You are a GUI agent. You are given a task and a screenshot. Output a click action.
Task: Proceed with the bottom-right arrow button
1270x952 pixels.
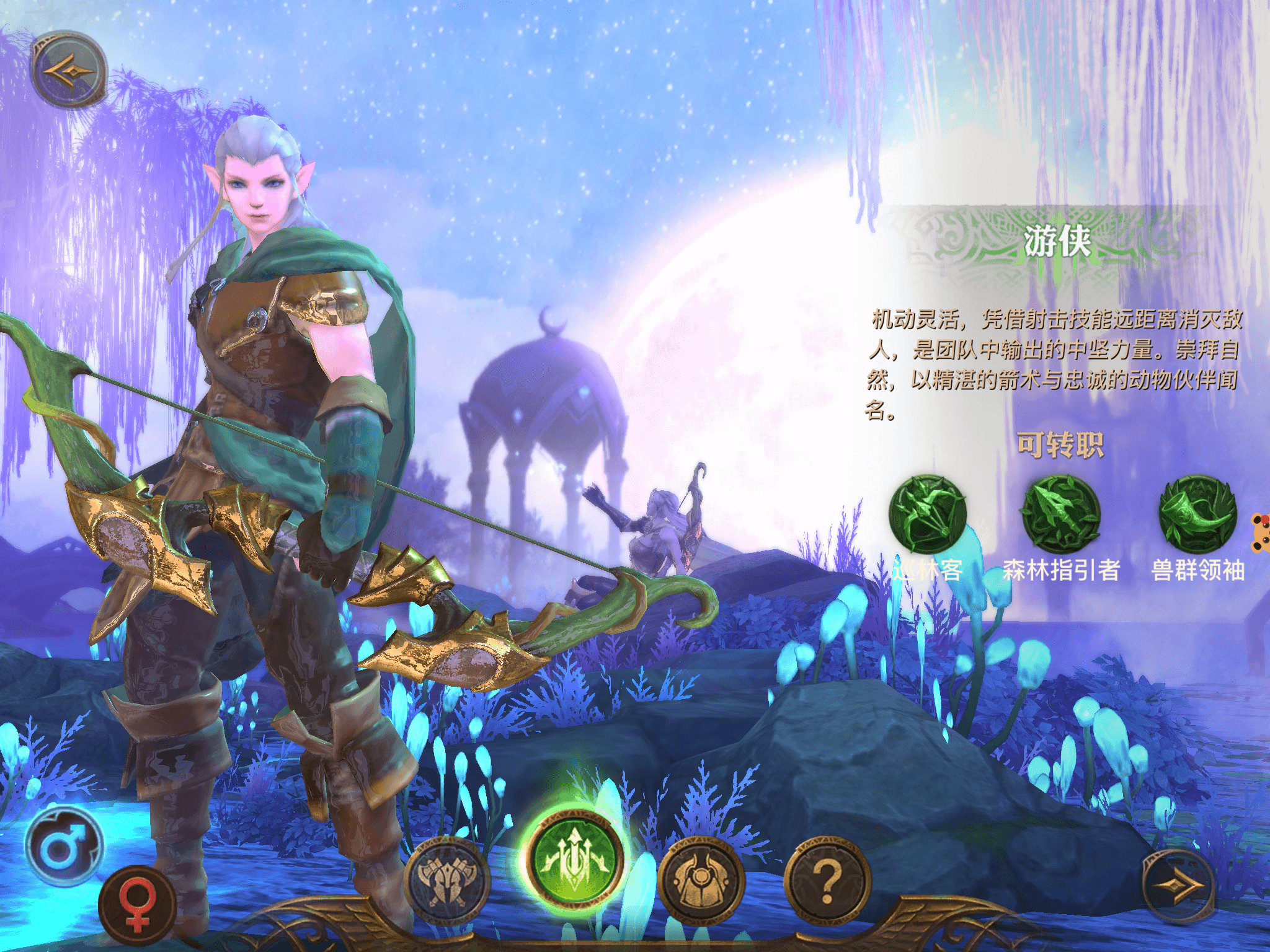1177,886
